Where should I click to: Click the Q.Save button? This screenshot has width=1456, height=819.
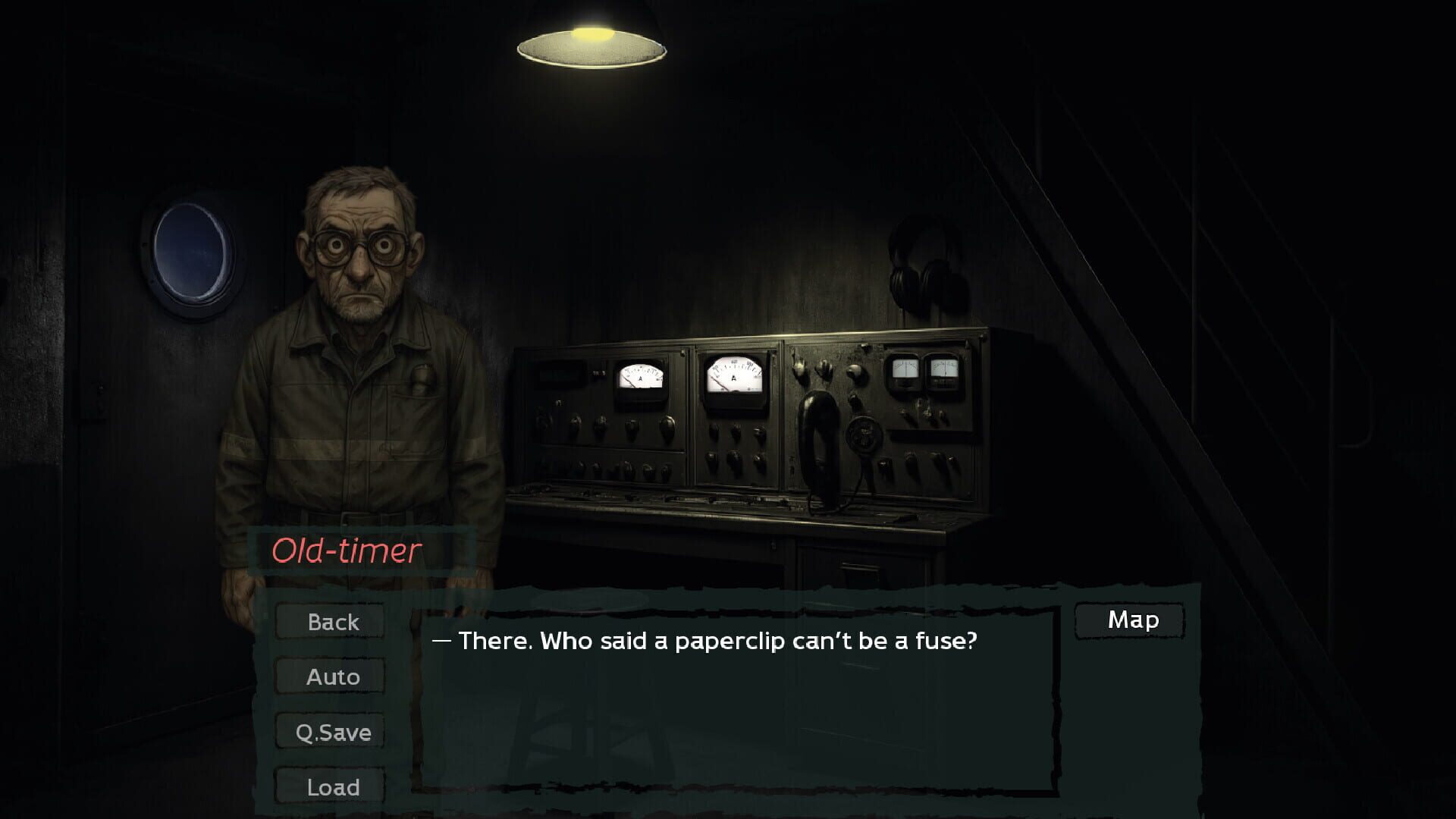pos(331,732)
